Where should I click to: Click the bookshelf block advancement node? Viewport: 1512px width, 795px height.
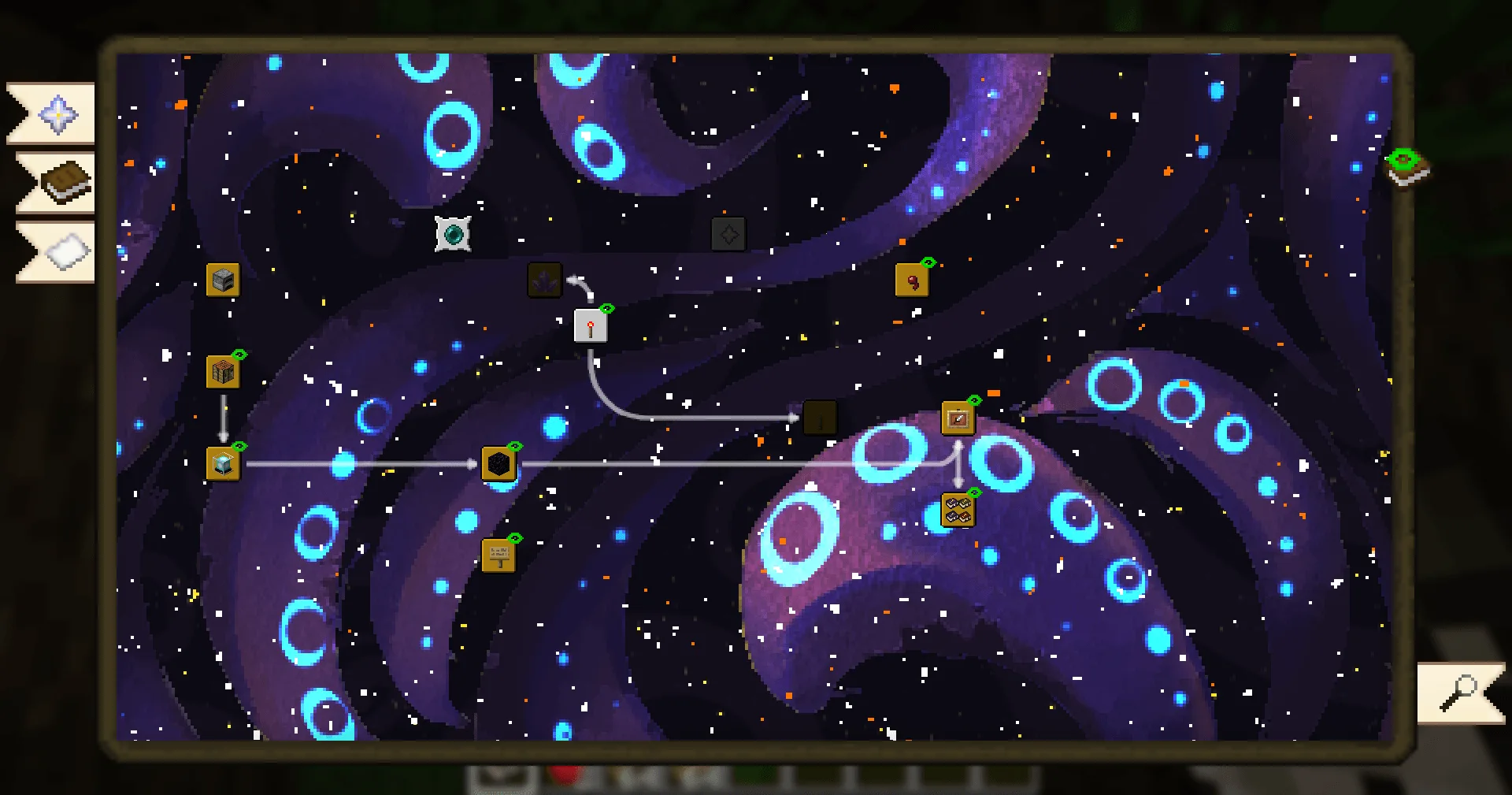223,370
